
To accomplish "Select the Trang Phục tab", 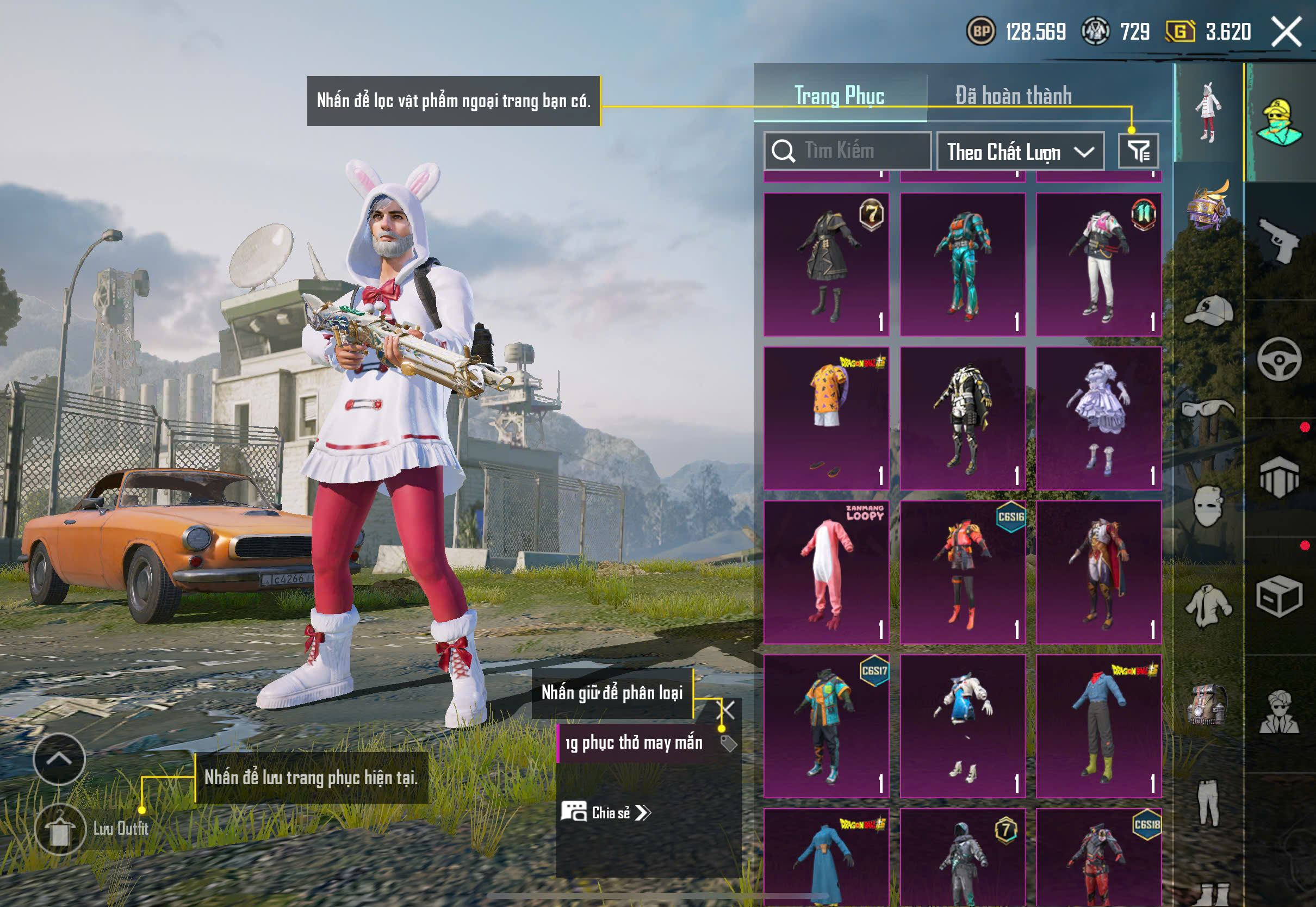I will (839, 96).
